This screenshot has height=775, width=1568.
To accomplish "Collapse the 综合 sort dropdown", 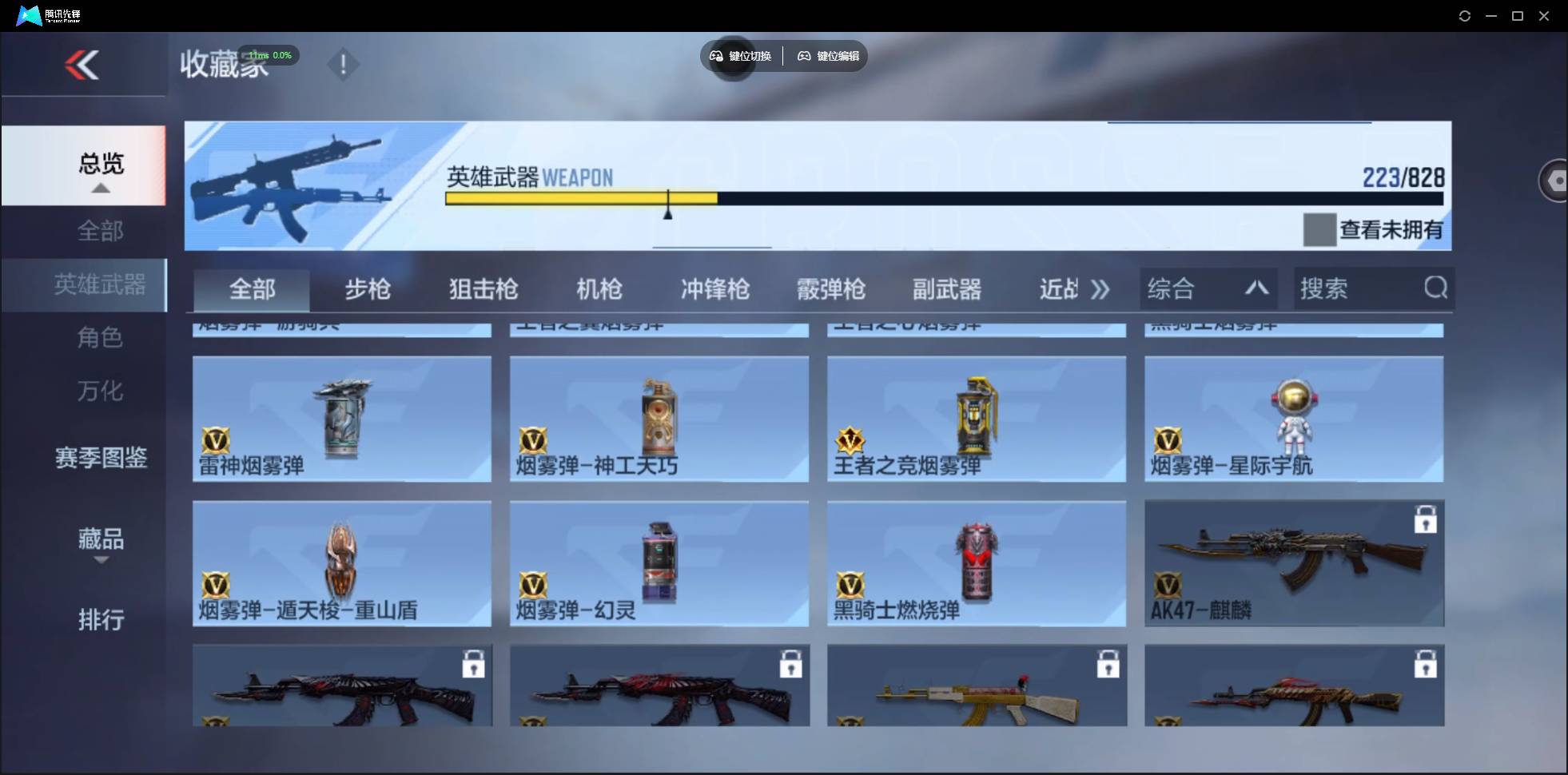I will tap(1256, 288).
